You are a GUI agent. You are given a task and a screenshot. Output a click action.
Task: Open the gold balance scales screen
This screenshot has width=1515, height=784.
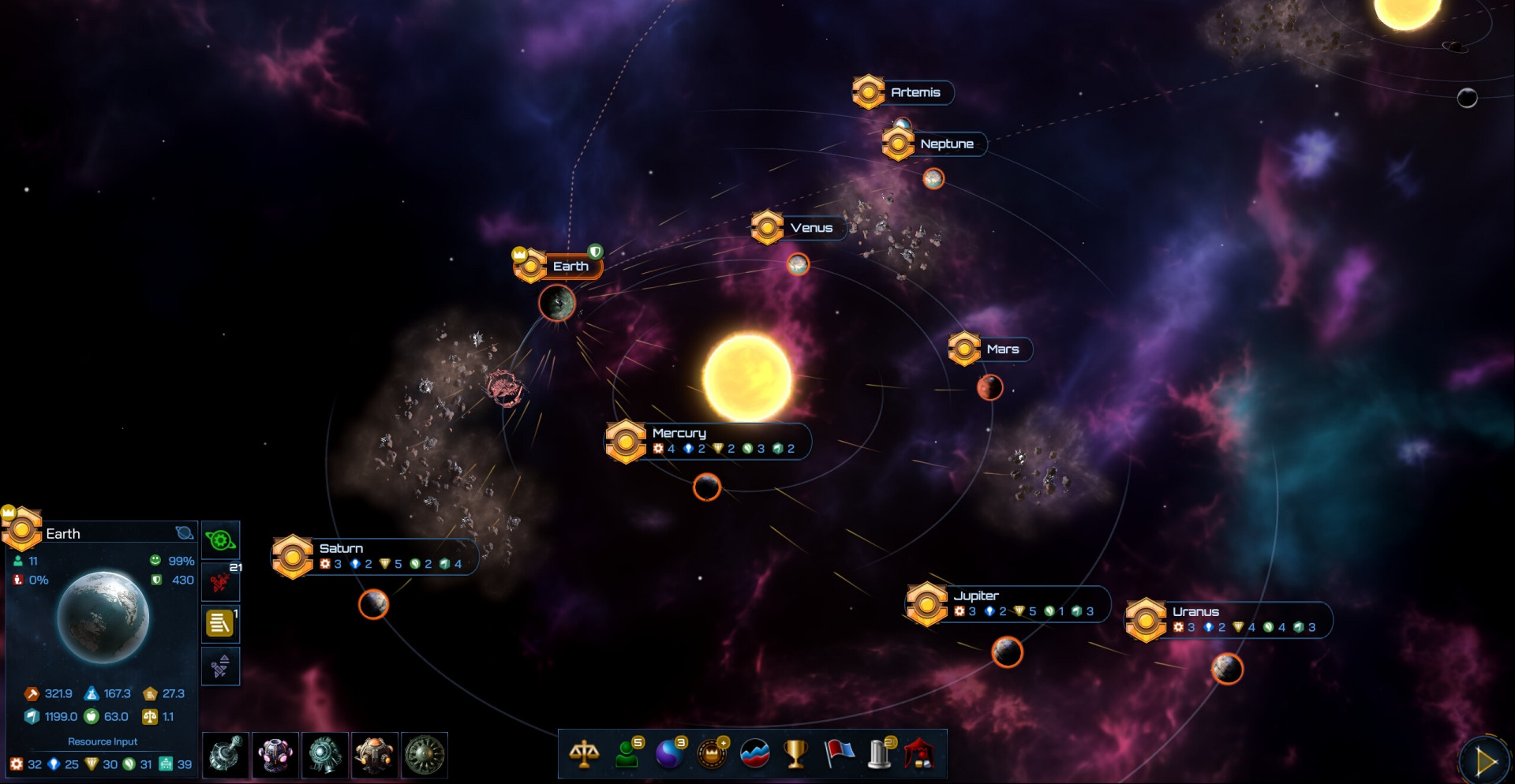pyautogui.click(x=584, y=754)
